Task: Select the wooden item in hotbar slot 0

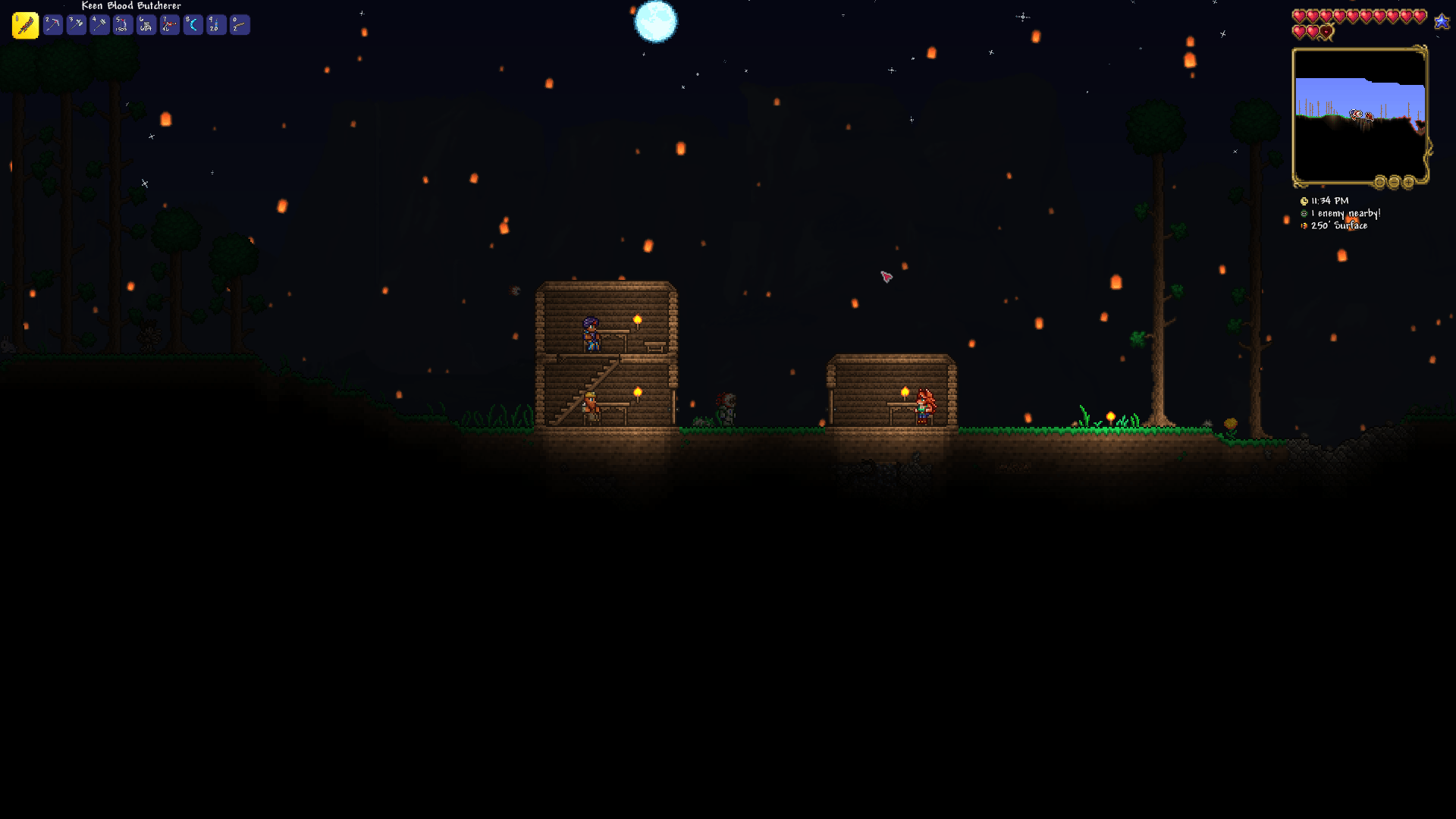Action: click(x=239, y=24)
